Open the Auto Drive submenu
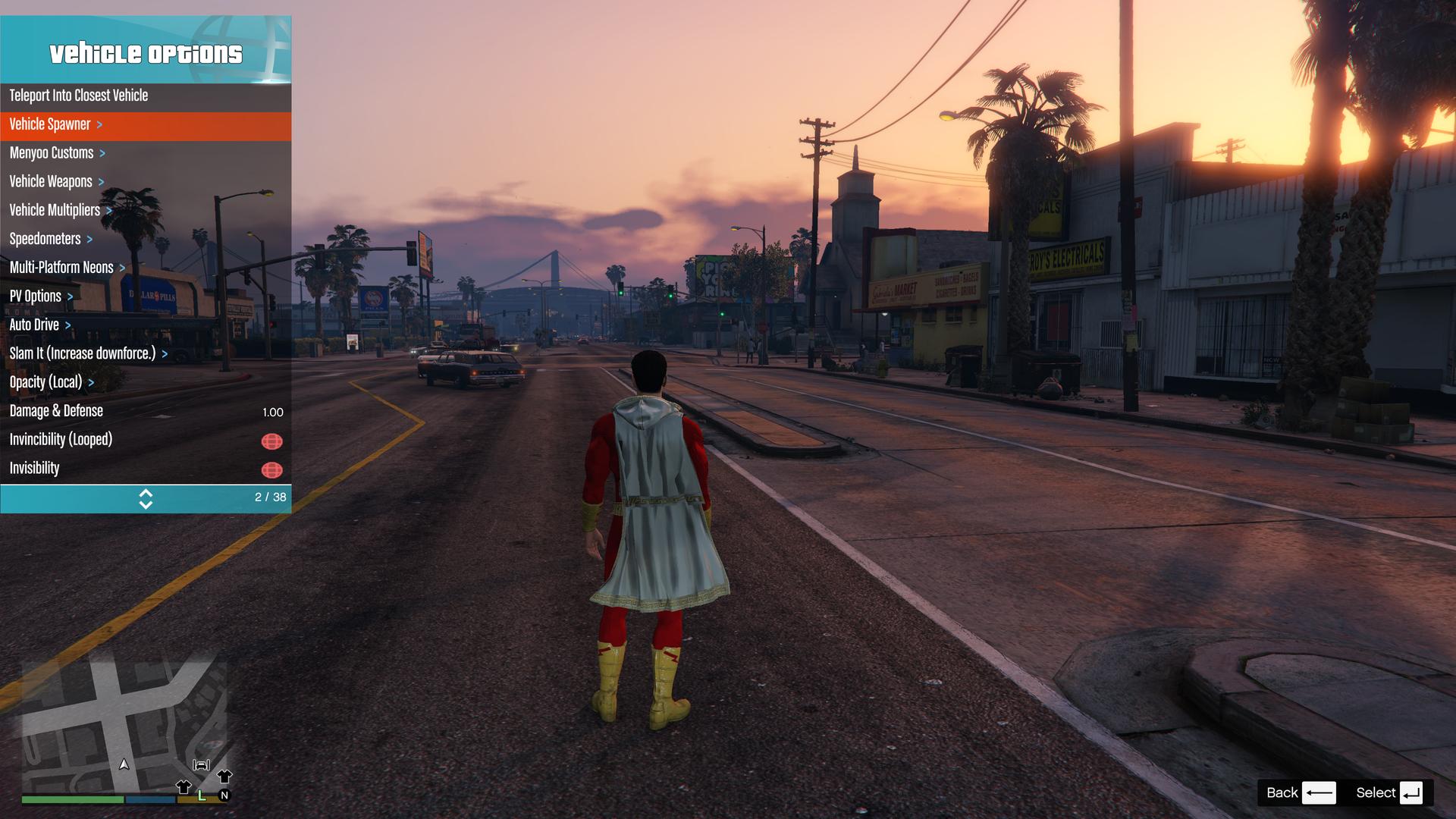The height and width of the screenshot is (819, 1456). coord(34,325)
